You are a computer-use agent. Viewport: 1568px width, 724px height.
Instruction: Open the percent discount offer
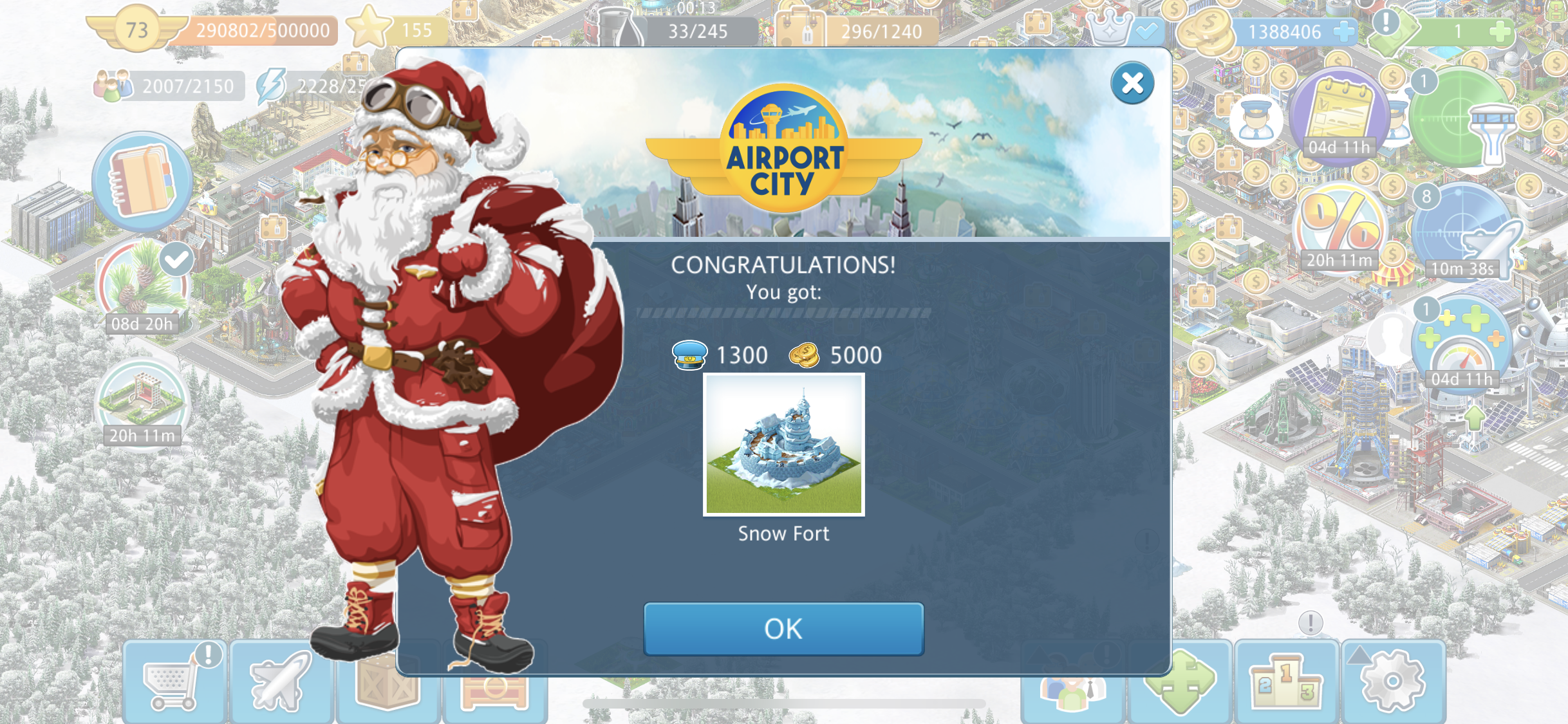[x=1340, y=227]
